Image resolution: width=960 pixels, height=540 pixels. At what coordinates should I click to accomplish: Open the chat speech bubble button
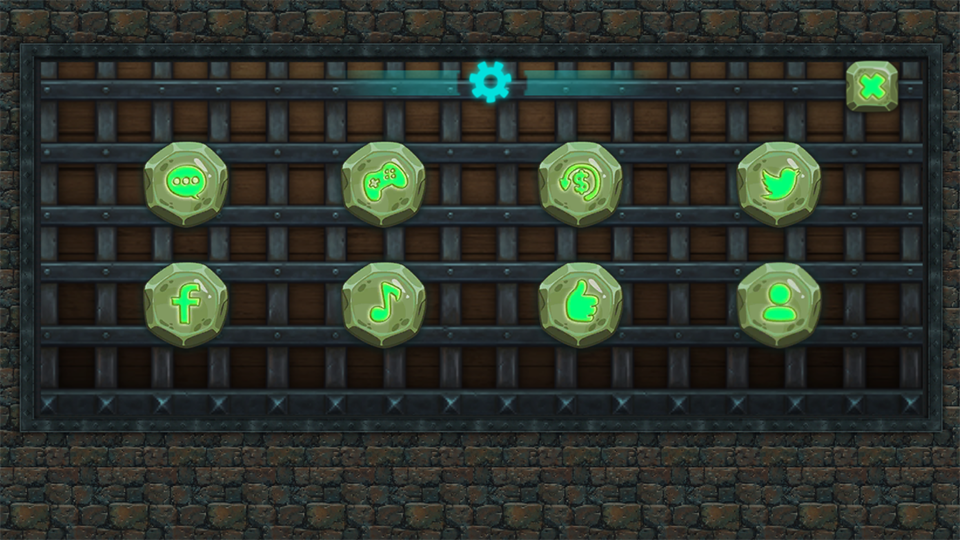(x=186, y=183)
